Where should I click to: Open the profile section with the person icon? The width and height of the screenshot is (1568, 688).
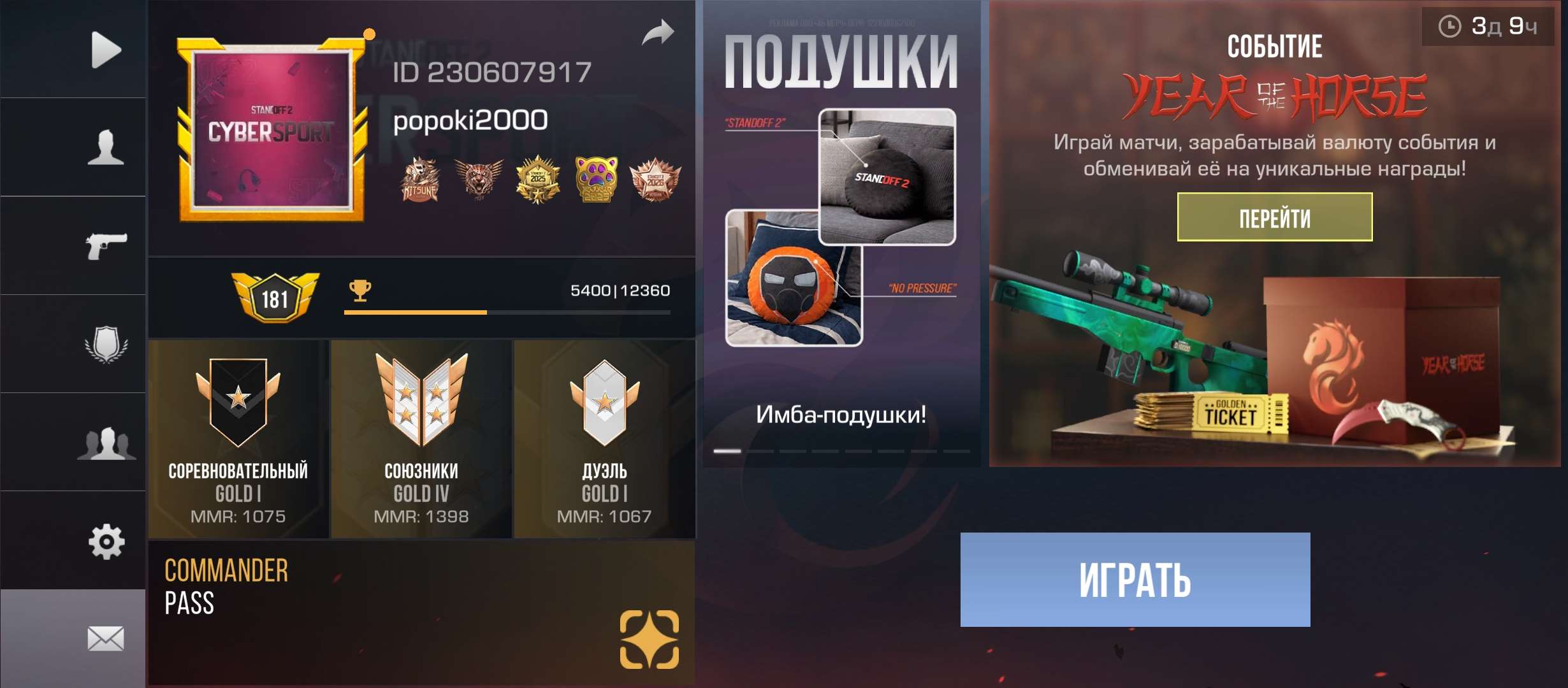pos(105,145)
